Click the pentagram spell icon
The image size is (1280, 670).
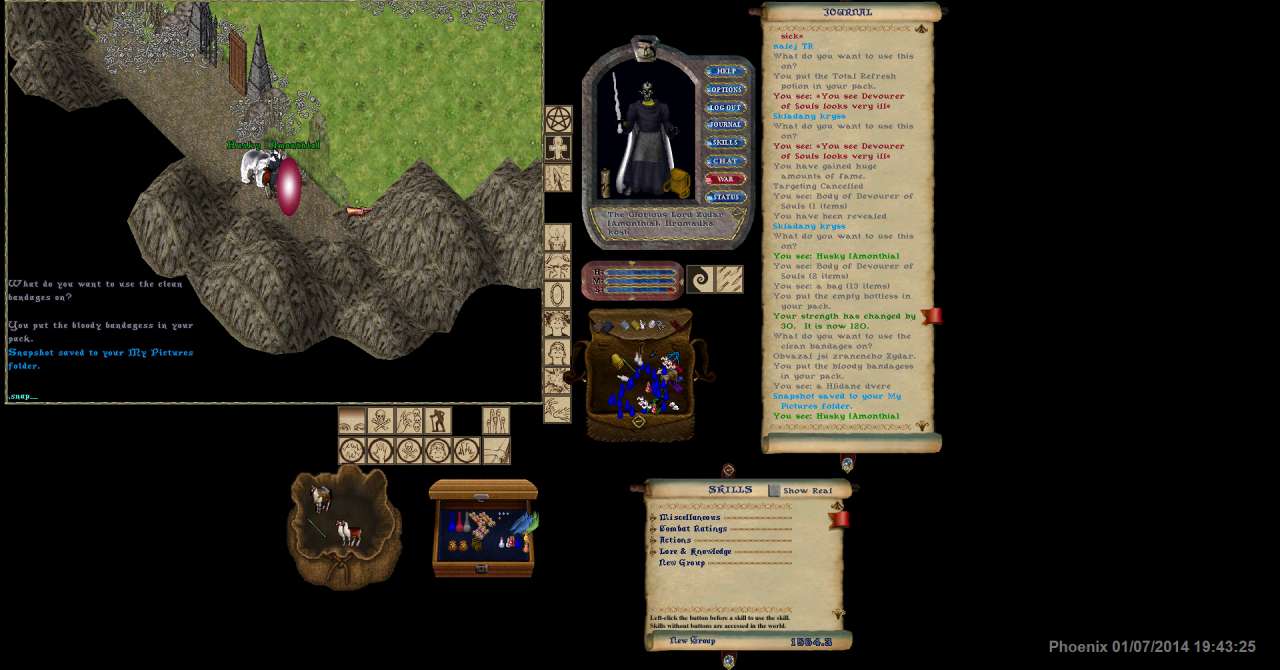click(x=558, y=120)
